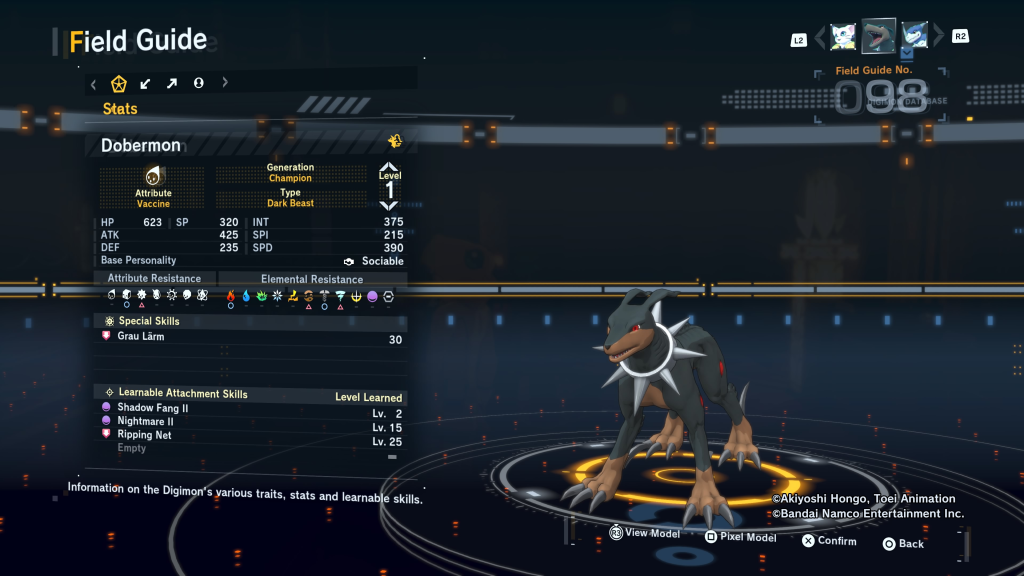1024x576 pixels.
Task: Select the blue dragon Digimon portrait
Action: point(914,36)
